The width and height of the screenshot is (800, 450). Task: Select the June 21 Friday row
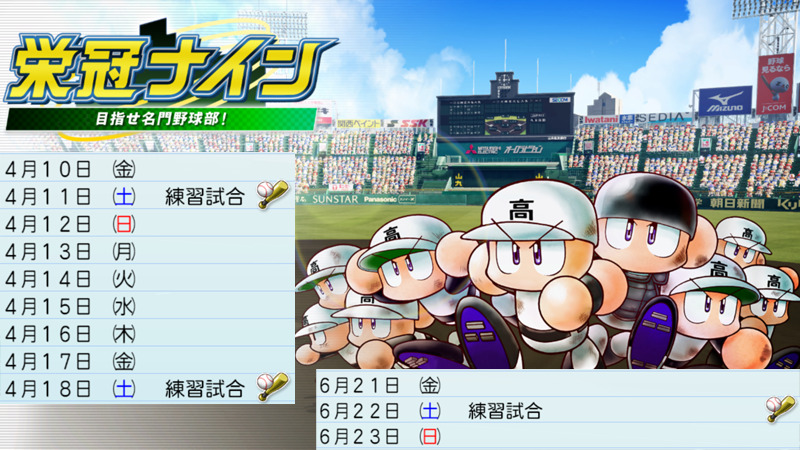[556, 383]
